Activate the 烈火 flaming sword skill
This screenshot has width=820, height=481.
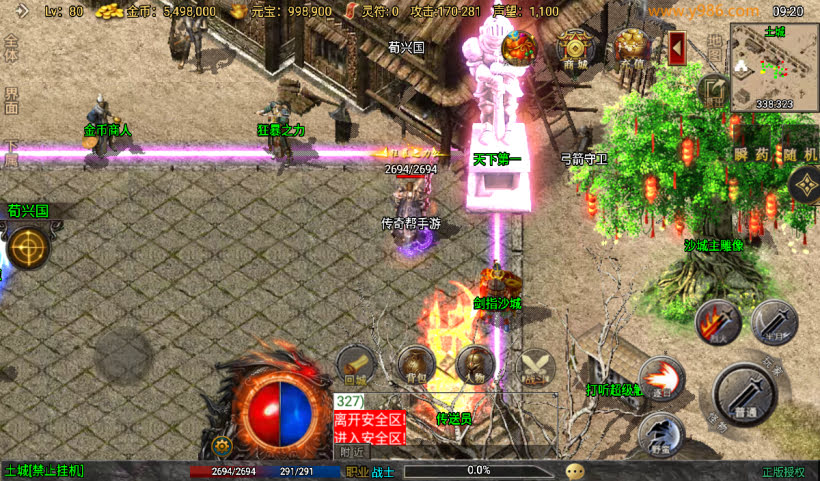[717, 320]
